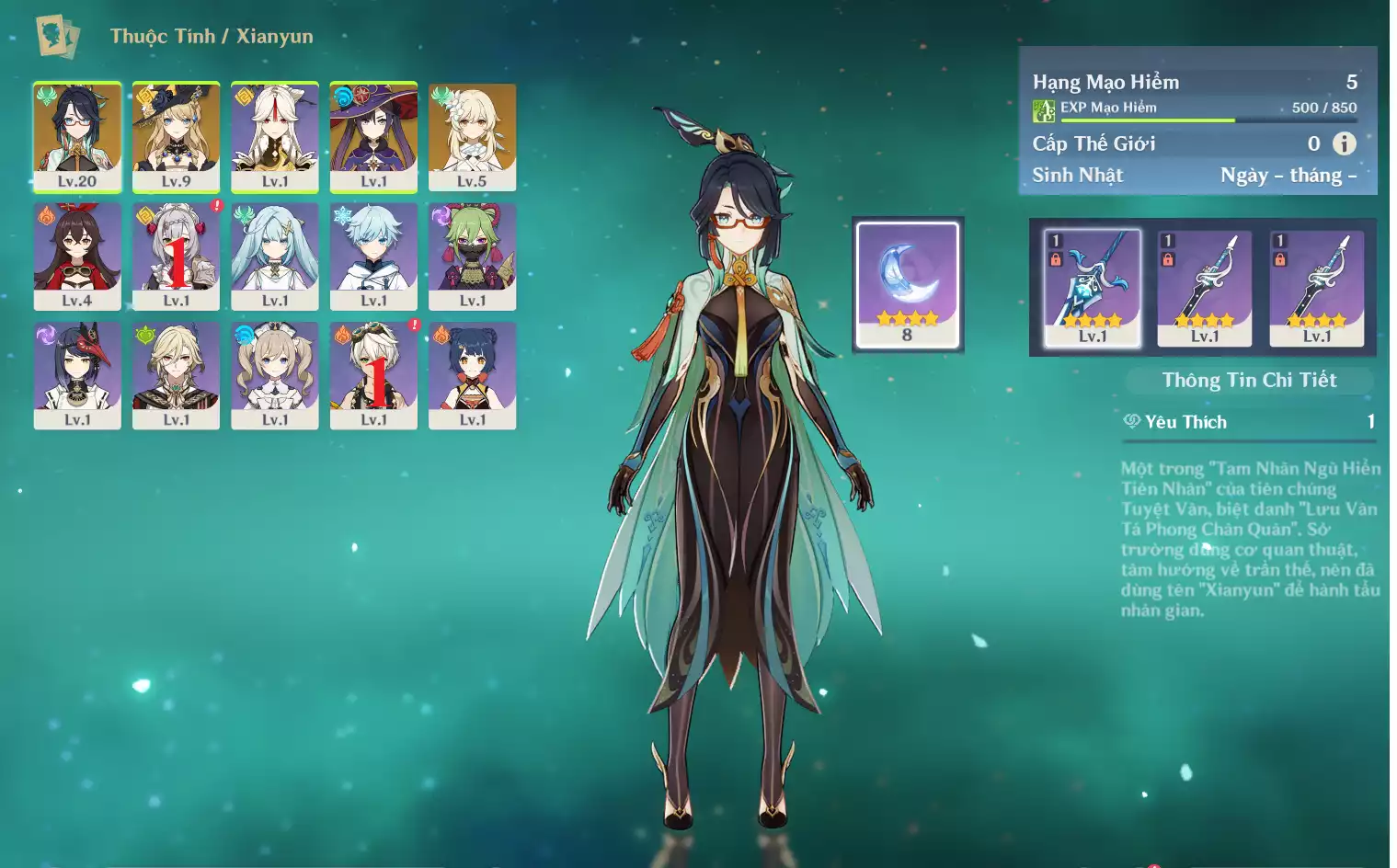Select the blonde Traveler Lv.5 portrait
The image size is (1397, 868).
pyautogui.click(x=472, y=136)
